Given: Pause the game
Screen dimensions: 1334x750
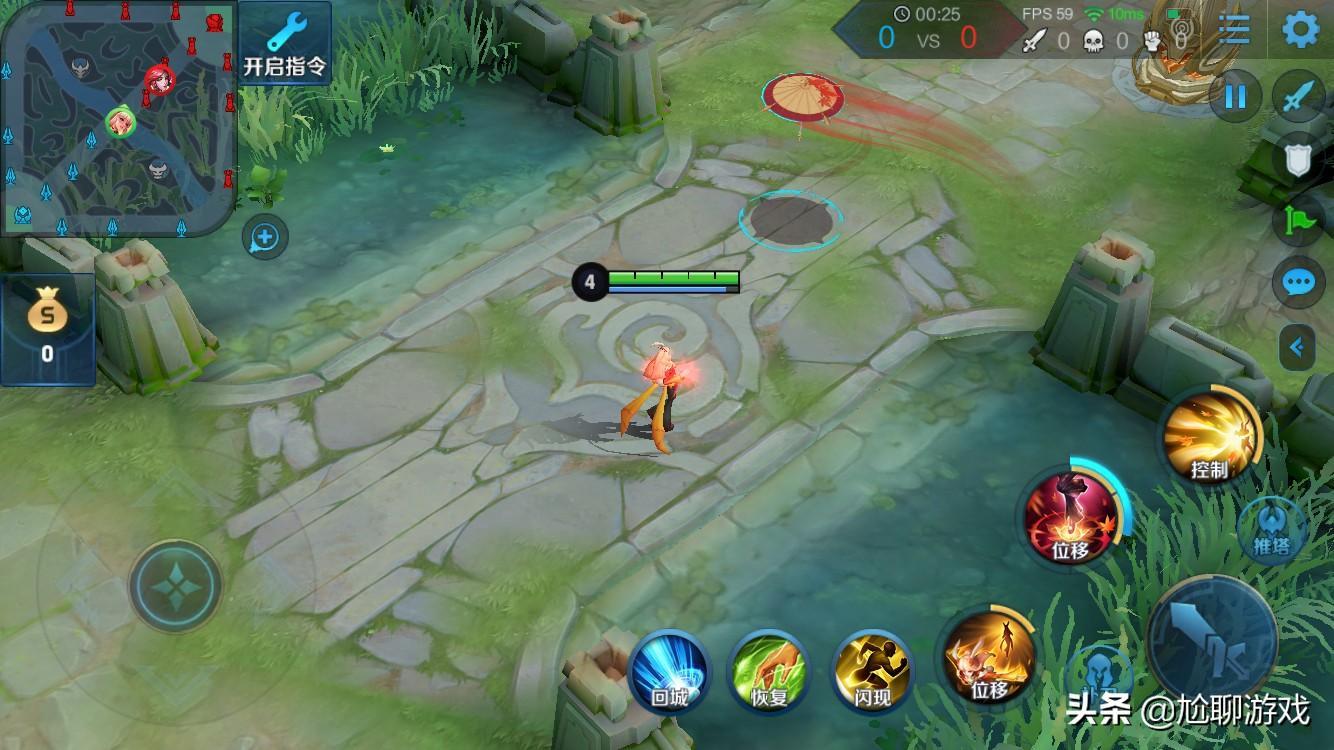Looking at the screenshot, I should click(x=1236, y=96).
